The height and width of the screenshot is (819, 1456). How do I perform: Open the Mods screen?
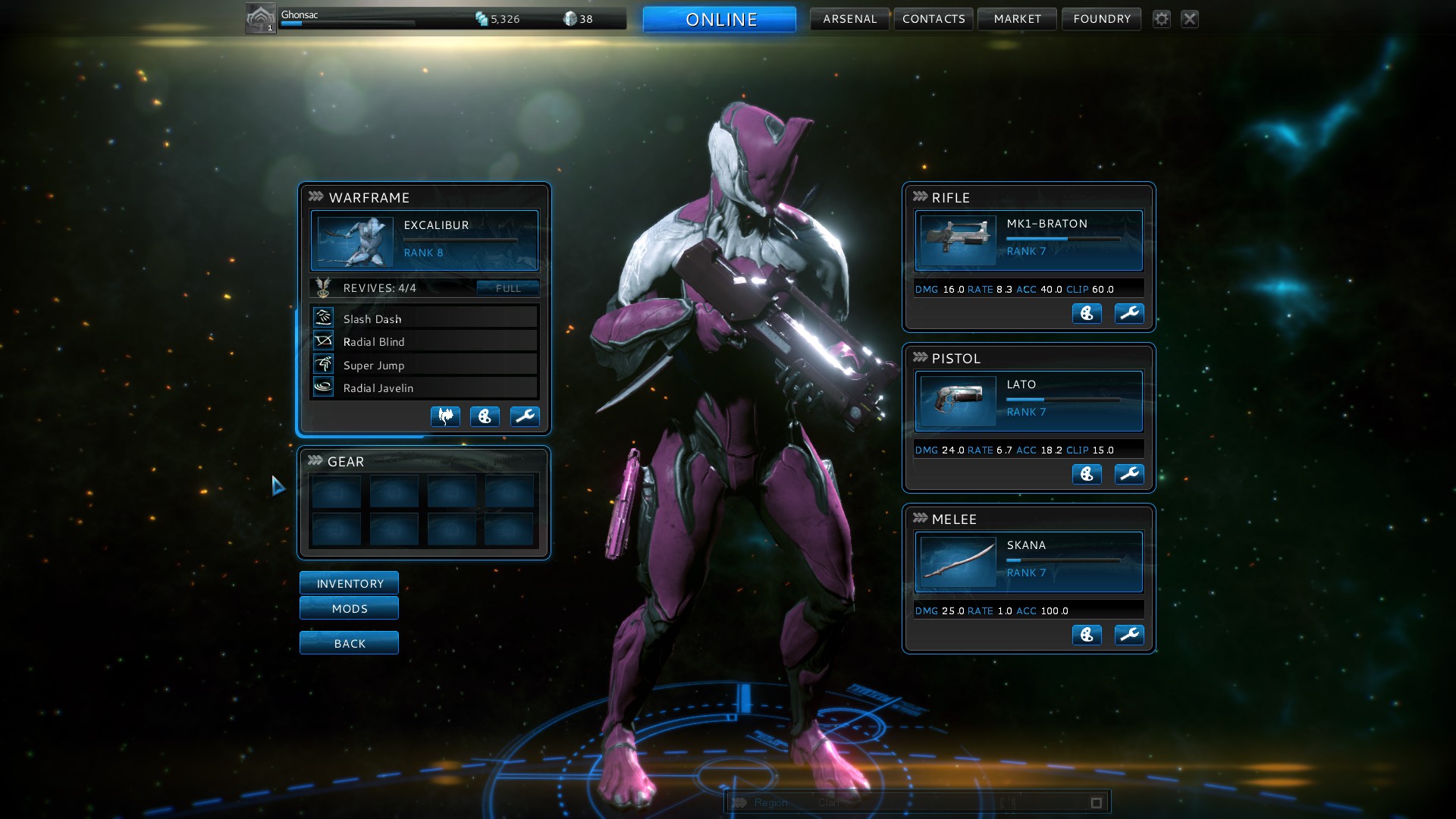[x=349, y=608]
